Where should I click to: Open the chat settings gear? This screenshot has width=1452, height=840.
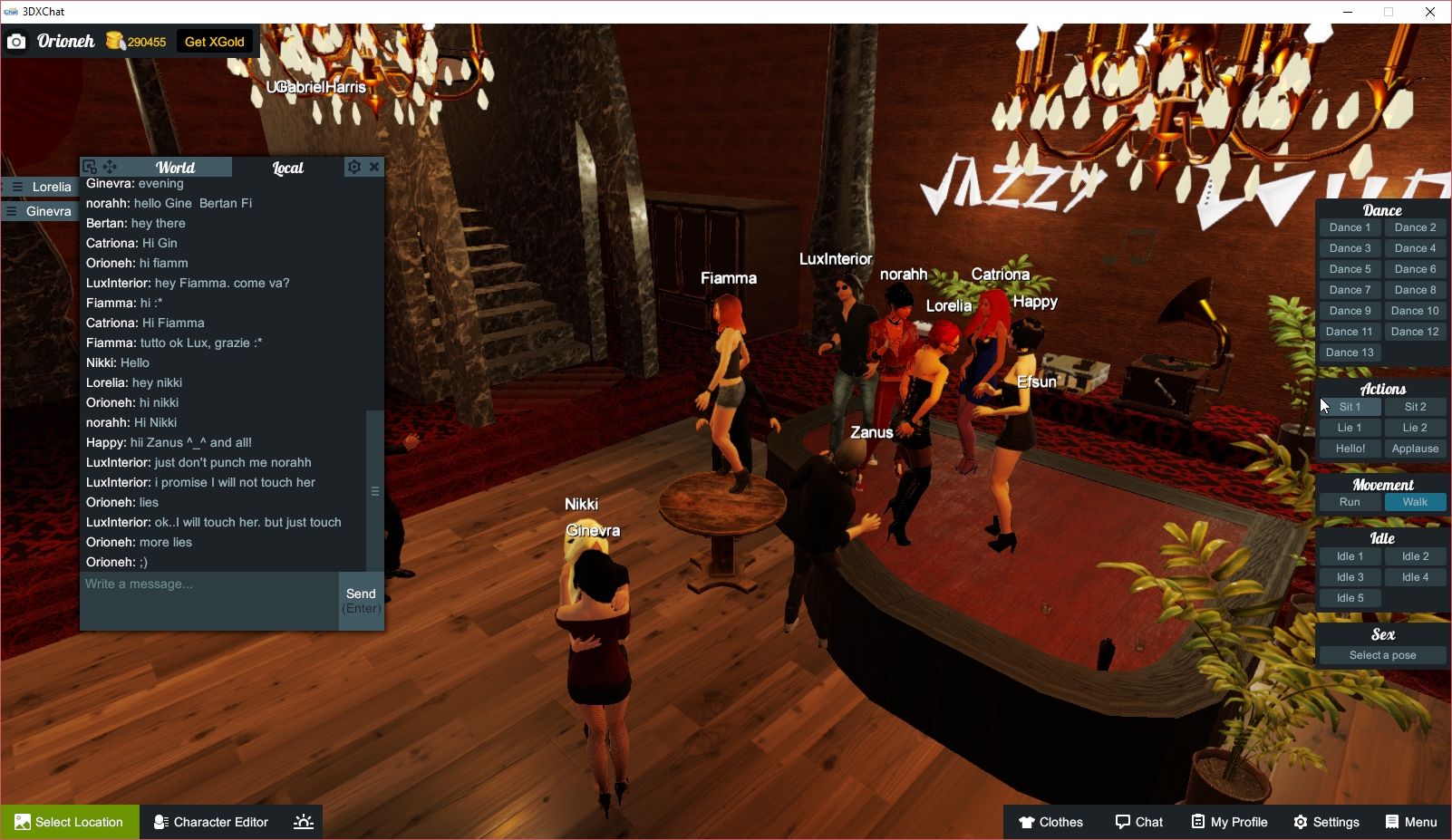(353, 167)
